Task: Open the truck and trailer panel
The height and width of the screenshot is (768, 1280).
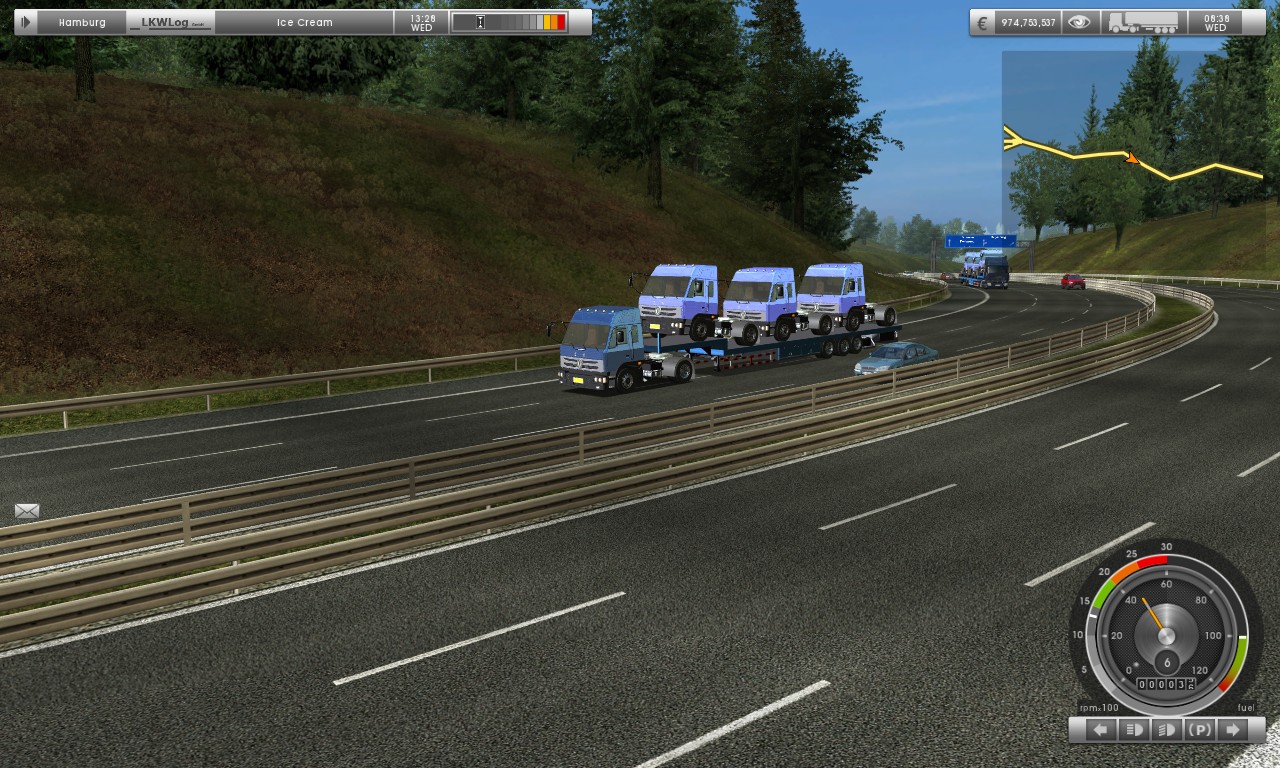Action: pyautogui.click(x=1143, y=22)
